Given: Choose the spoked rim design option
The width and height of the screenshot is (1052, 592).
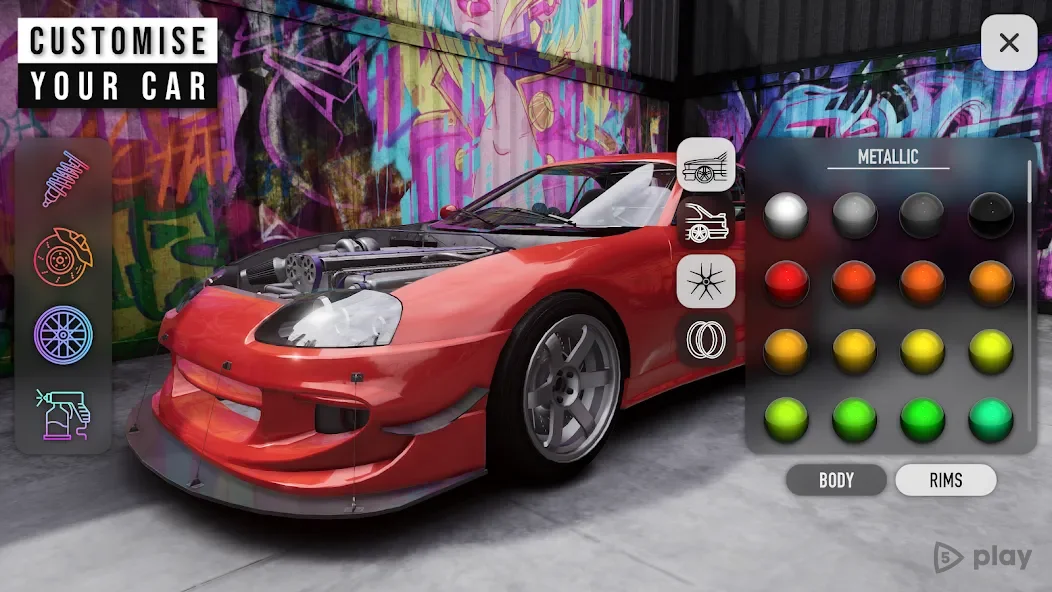Looking at the screenshot, I should point(706,282).
